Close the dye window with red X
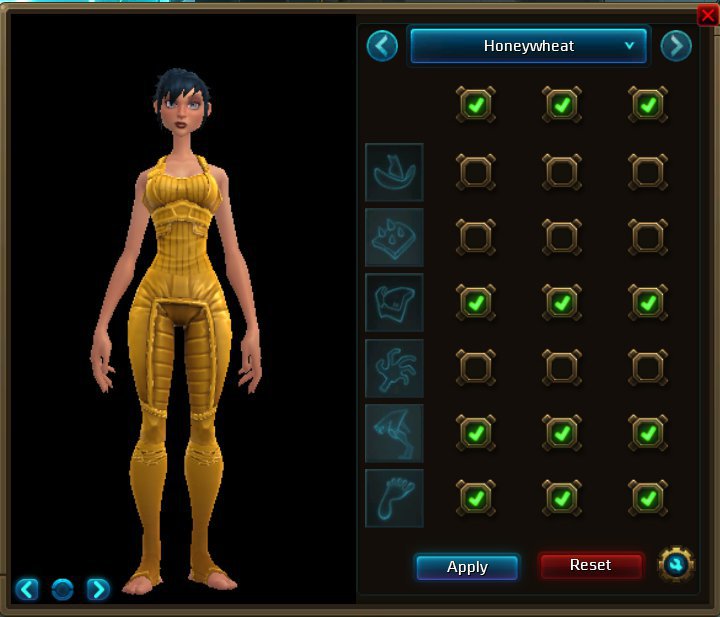 708,14
